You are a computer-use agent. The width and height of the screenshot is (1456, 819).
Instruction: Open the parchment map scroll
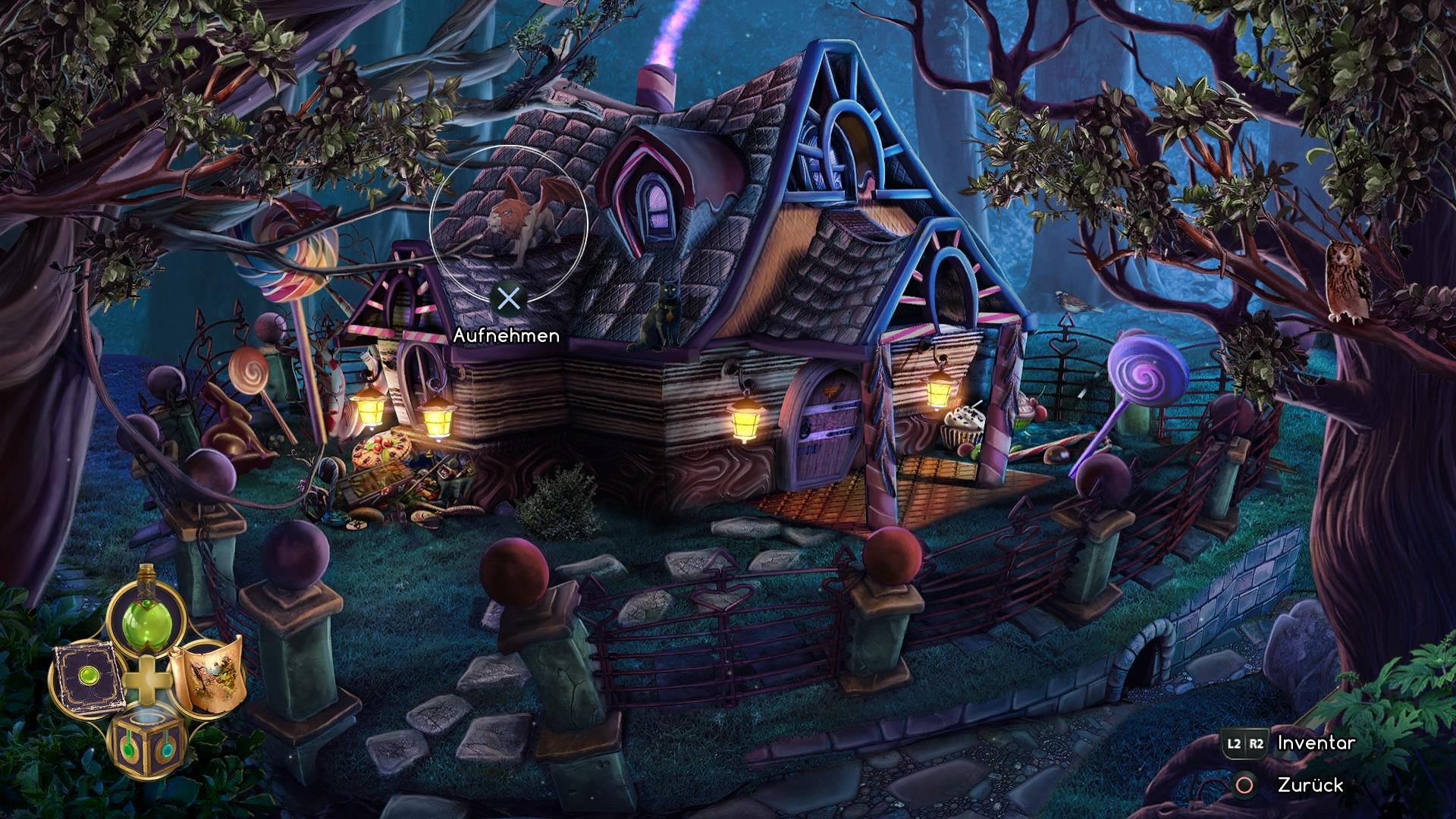206,677
